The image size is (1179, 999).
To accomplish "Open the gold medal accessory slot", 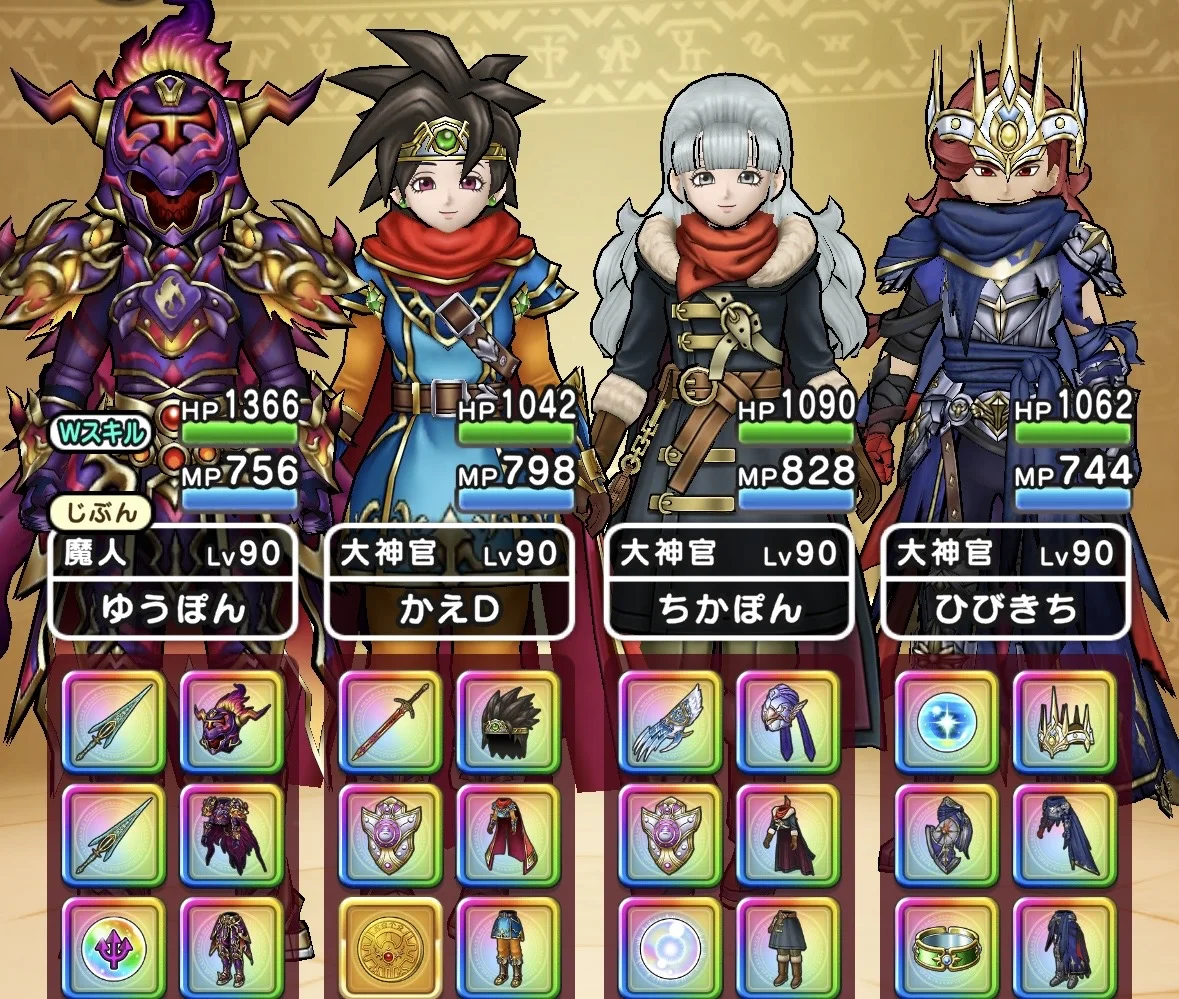I will tap(391, 945).
